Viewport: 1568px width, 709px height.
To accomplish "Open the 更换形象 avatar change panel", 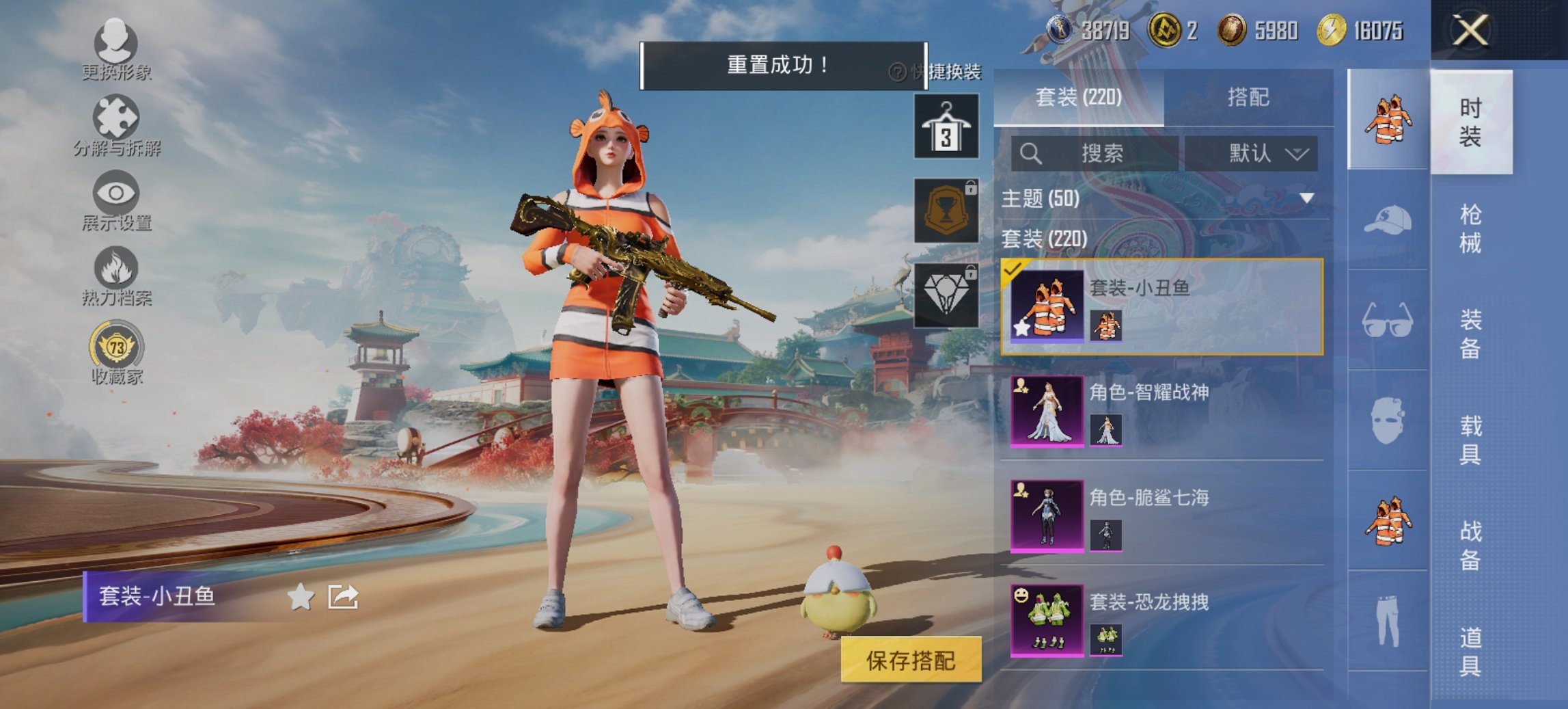I will coord(115,42).
